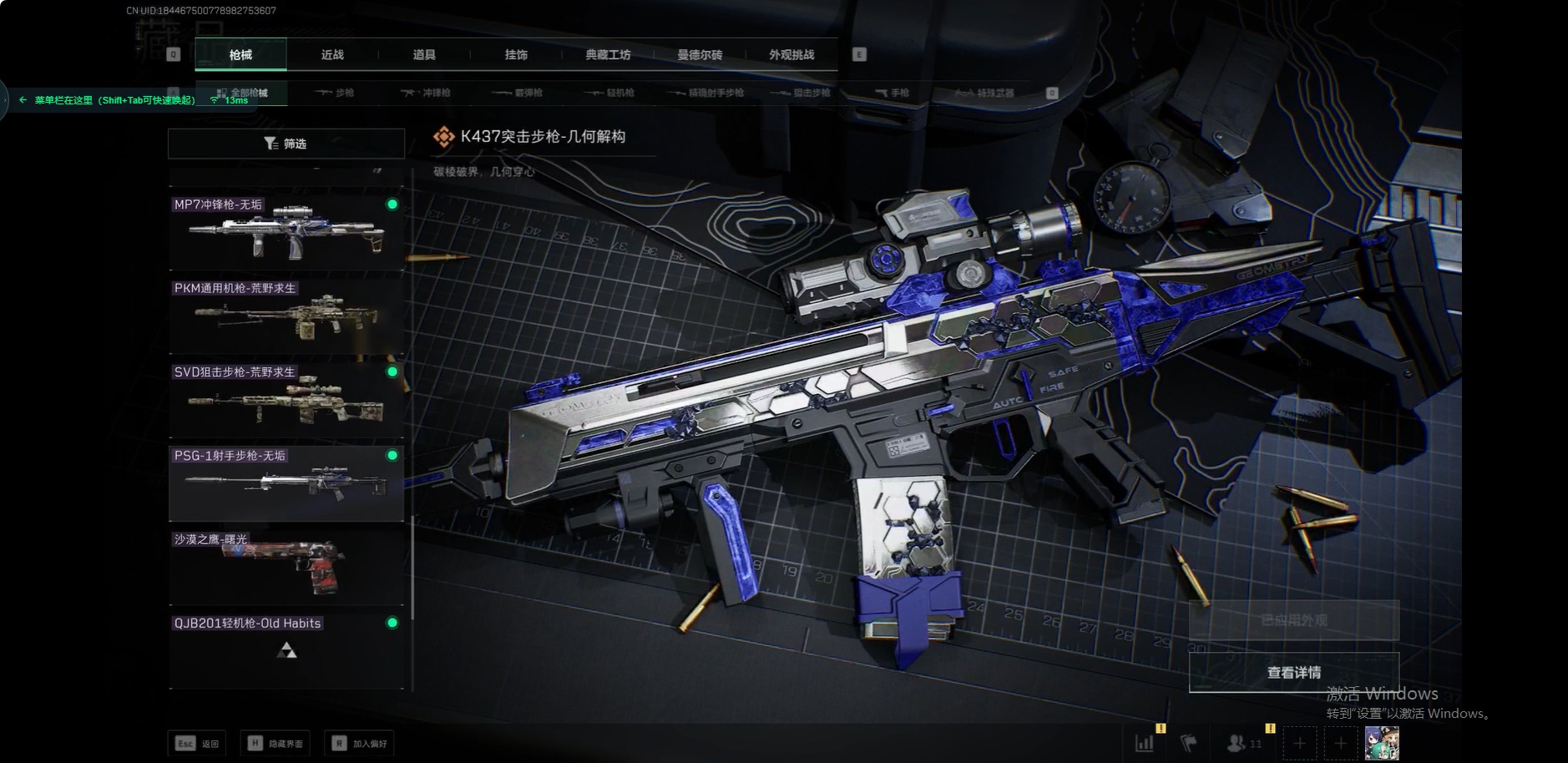Select the MP7冲锋枪-无垢 skin

click(286, 232)
